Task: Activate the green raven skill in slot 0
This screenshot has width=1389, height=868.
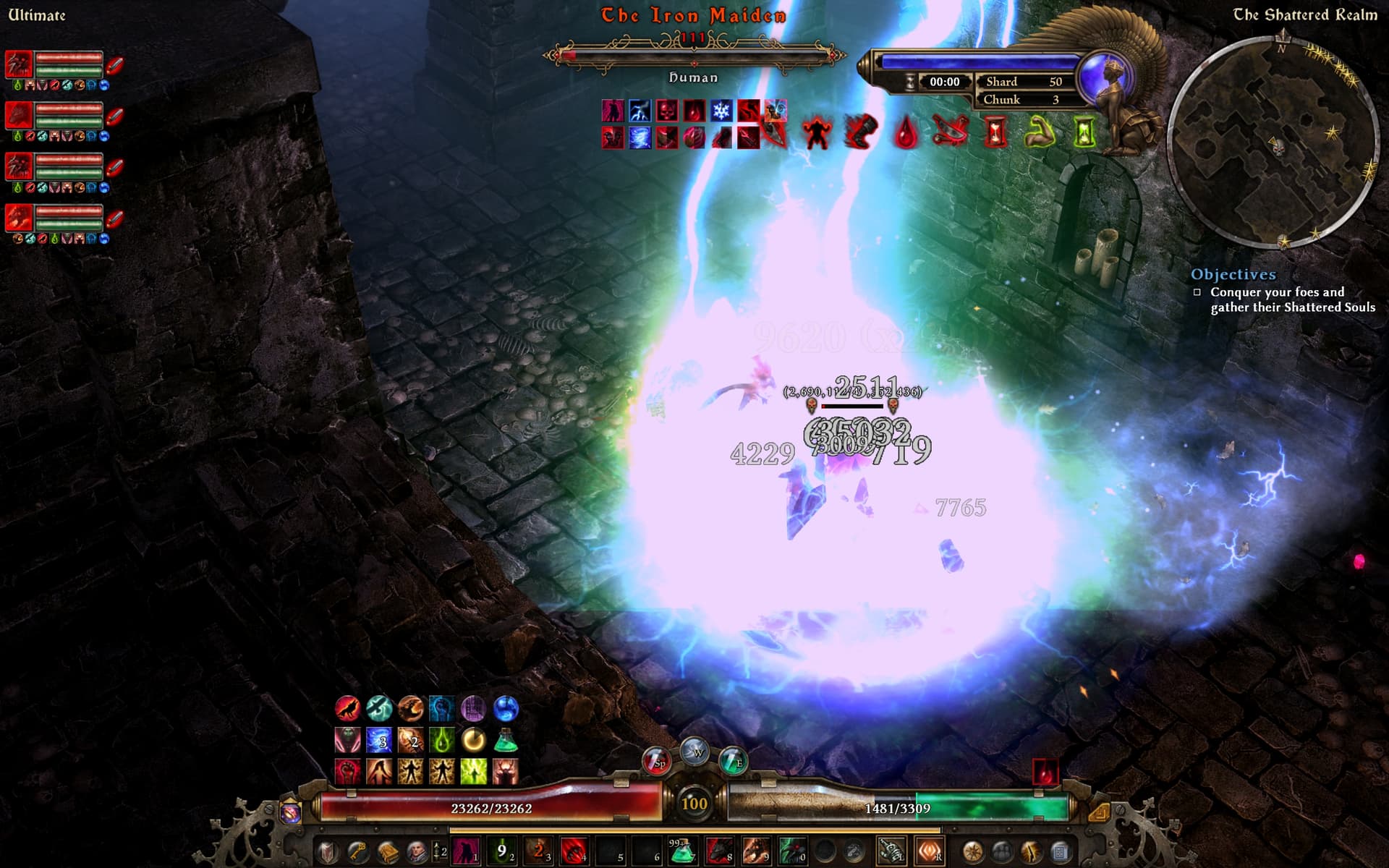Action: pyautogui.click(x=792, y=851)
